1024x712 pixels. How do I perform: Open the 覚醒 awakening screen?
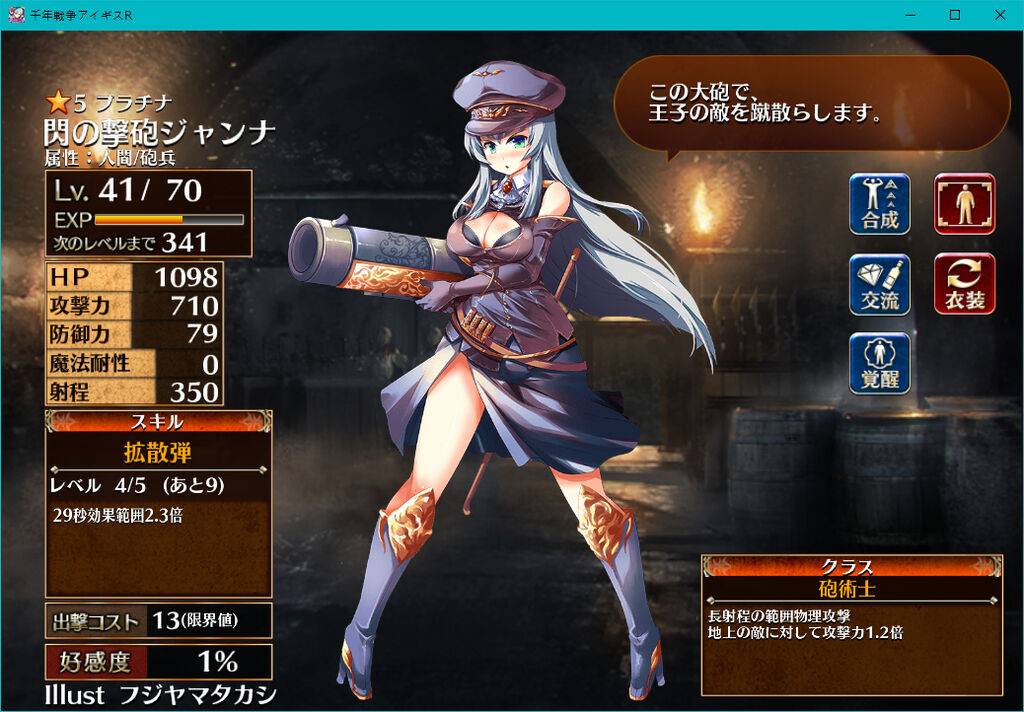(x=880, y=363)
